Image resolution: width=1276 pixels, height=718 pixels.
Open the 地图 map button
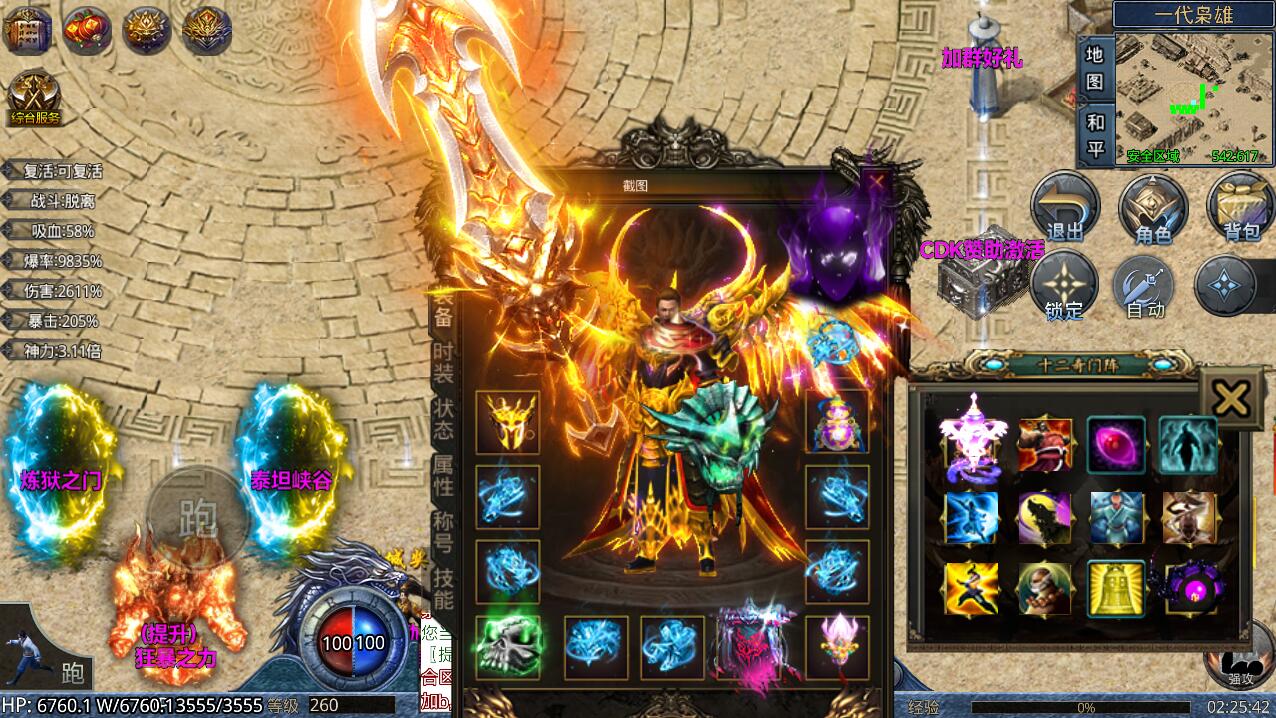[x=1095, y=68]
